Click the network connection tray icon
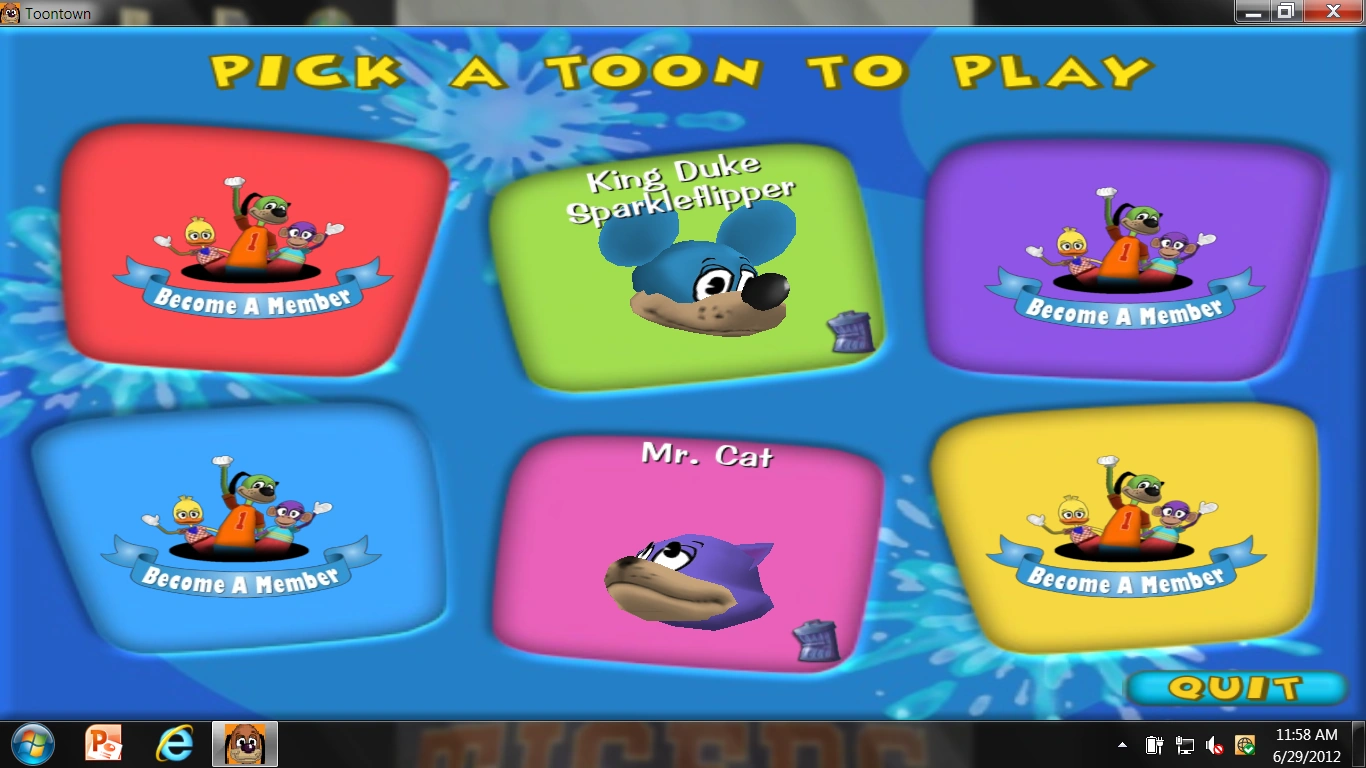This screenshot has height=768, width=1366. point(1186,745)
